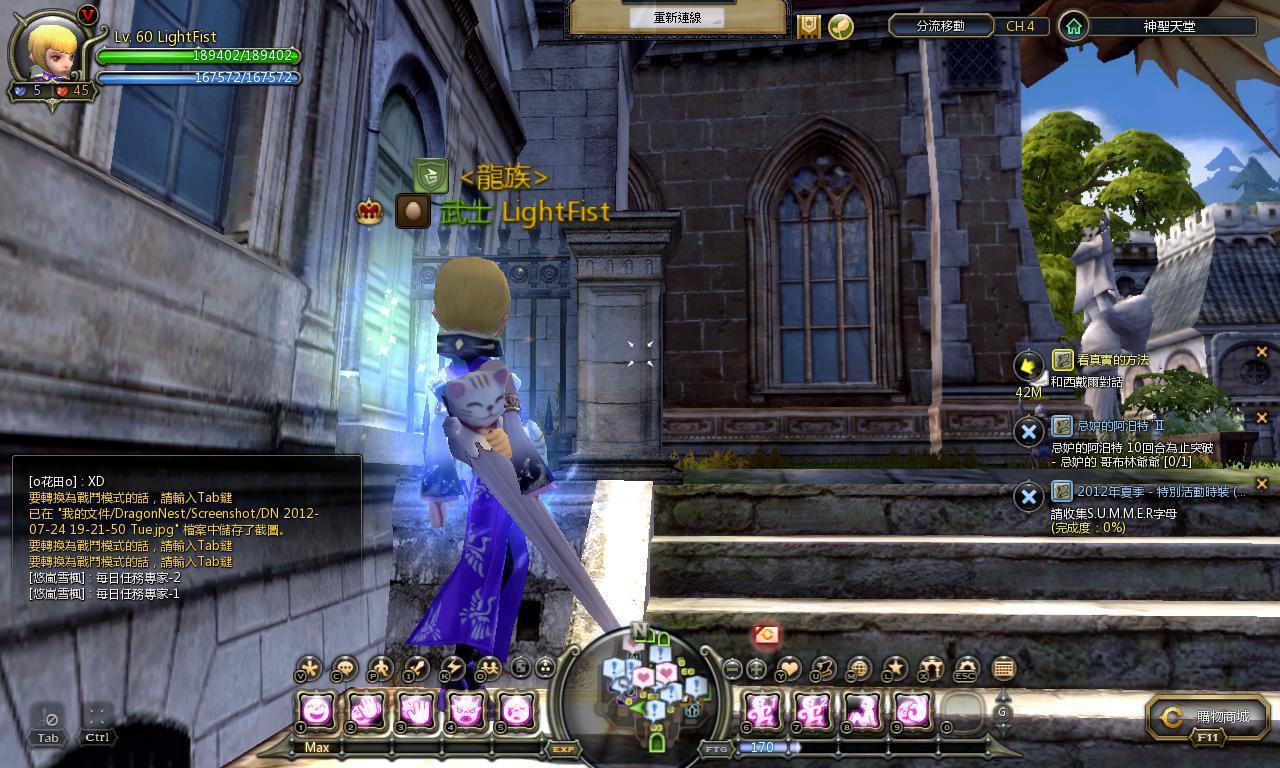Click the 重新連線 reconnect button

coord(677,18)
